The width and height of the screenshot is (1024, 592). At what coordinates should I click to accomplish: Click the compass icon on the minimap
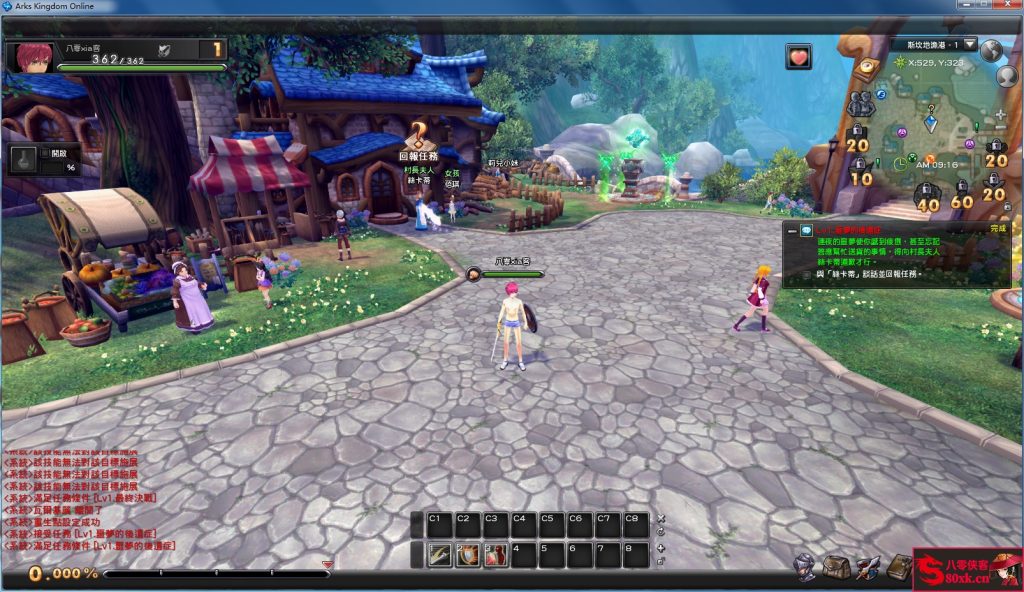point(866,67)
